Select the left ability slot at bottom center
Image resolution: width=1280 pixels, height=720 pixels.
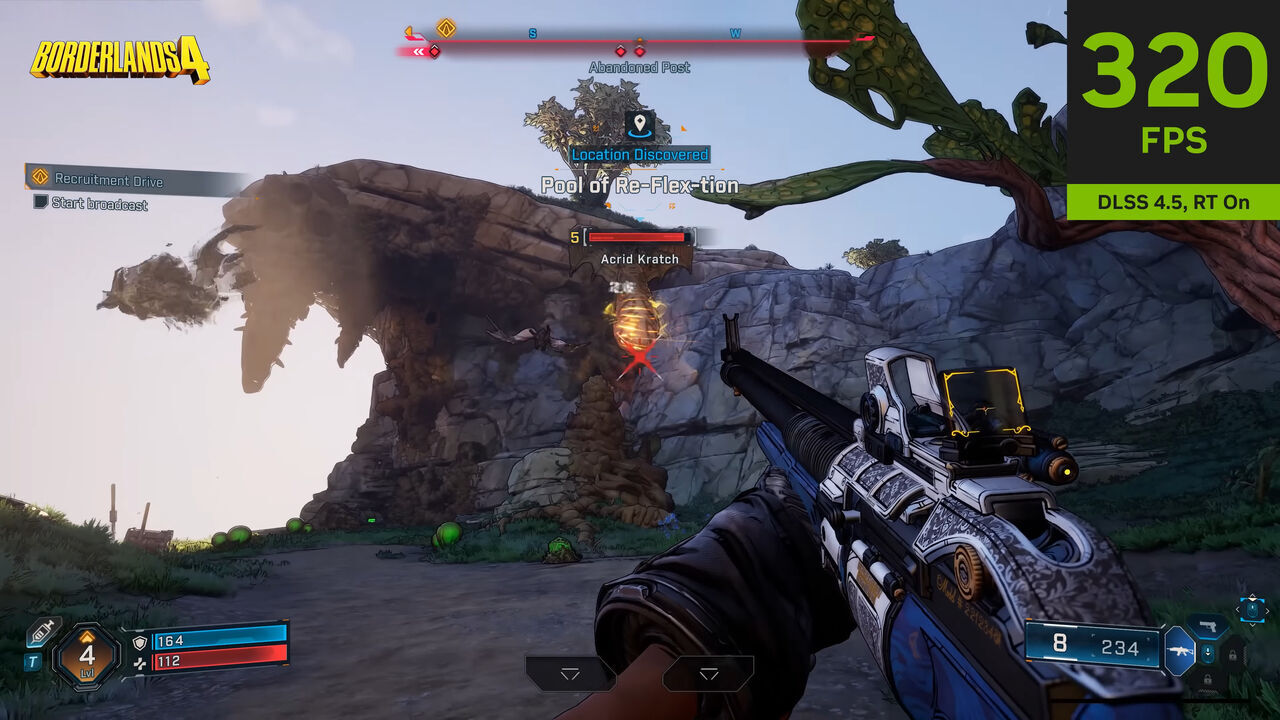[x=570, y=673]
